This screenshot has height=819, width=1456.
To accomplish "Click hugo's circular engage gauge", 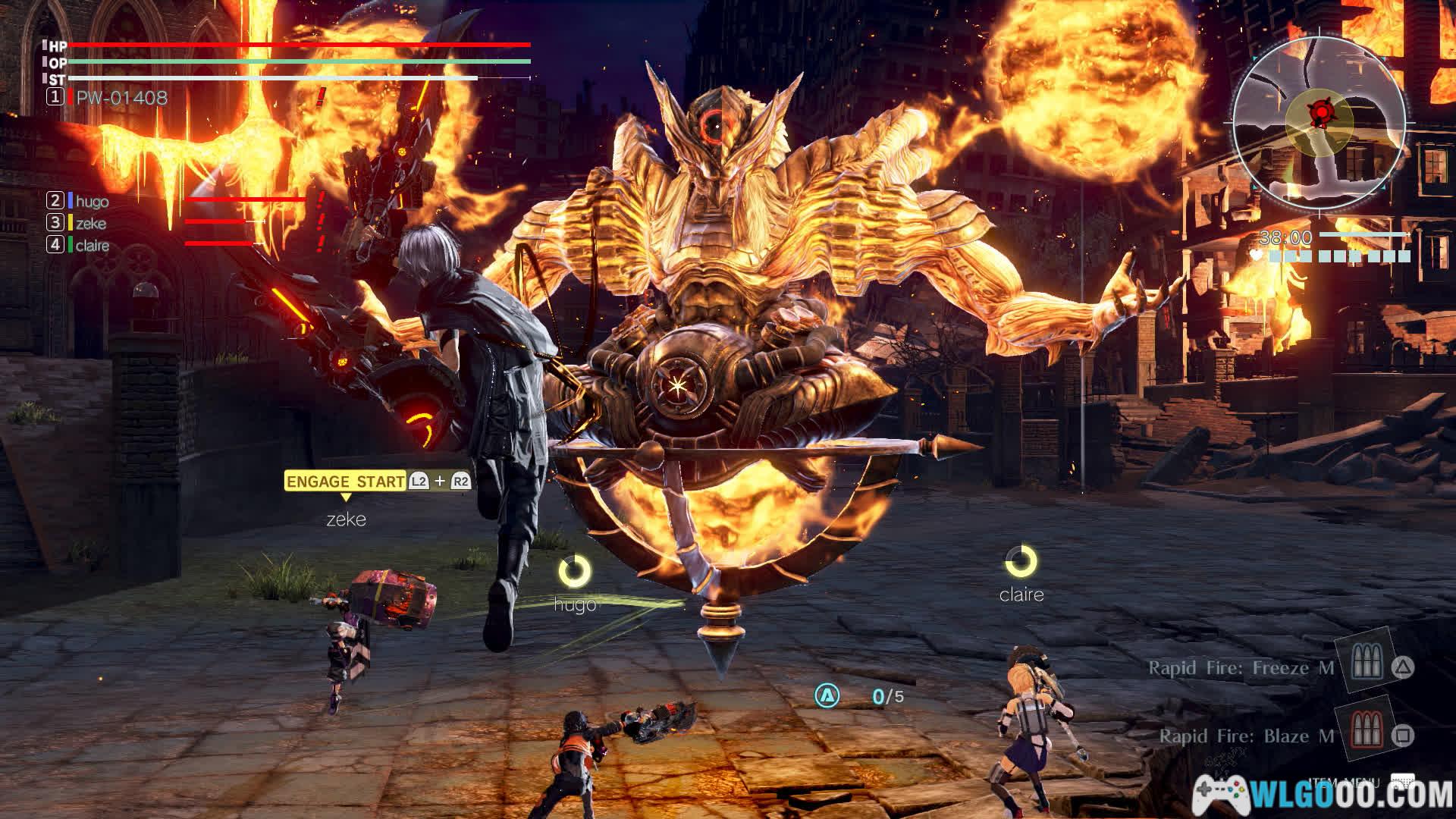I will click(575, 572).
